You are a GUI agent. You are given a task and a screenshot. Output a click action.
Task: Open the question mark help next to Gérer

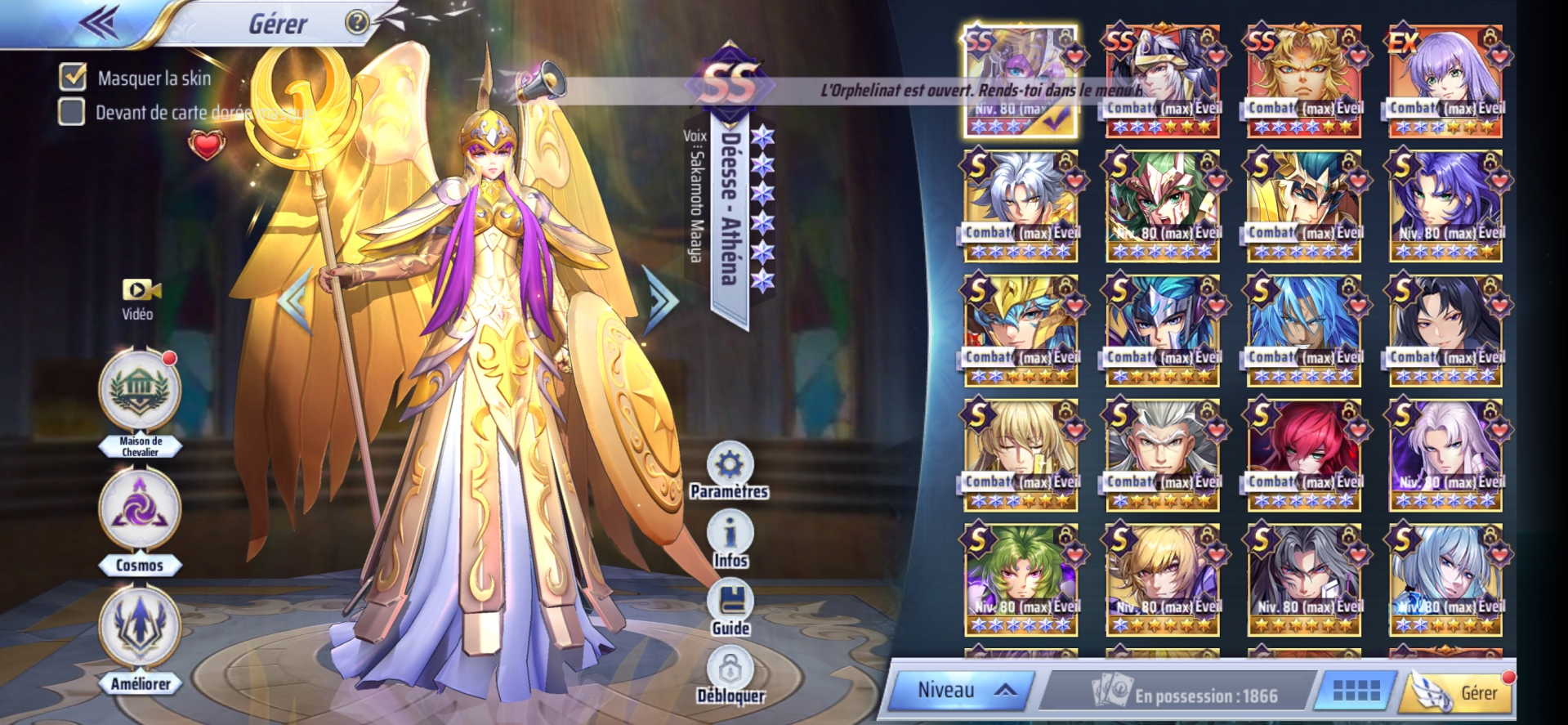[357, 22]
